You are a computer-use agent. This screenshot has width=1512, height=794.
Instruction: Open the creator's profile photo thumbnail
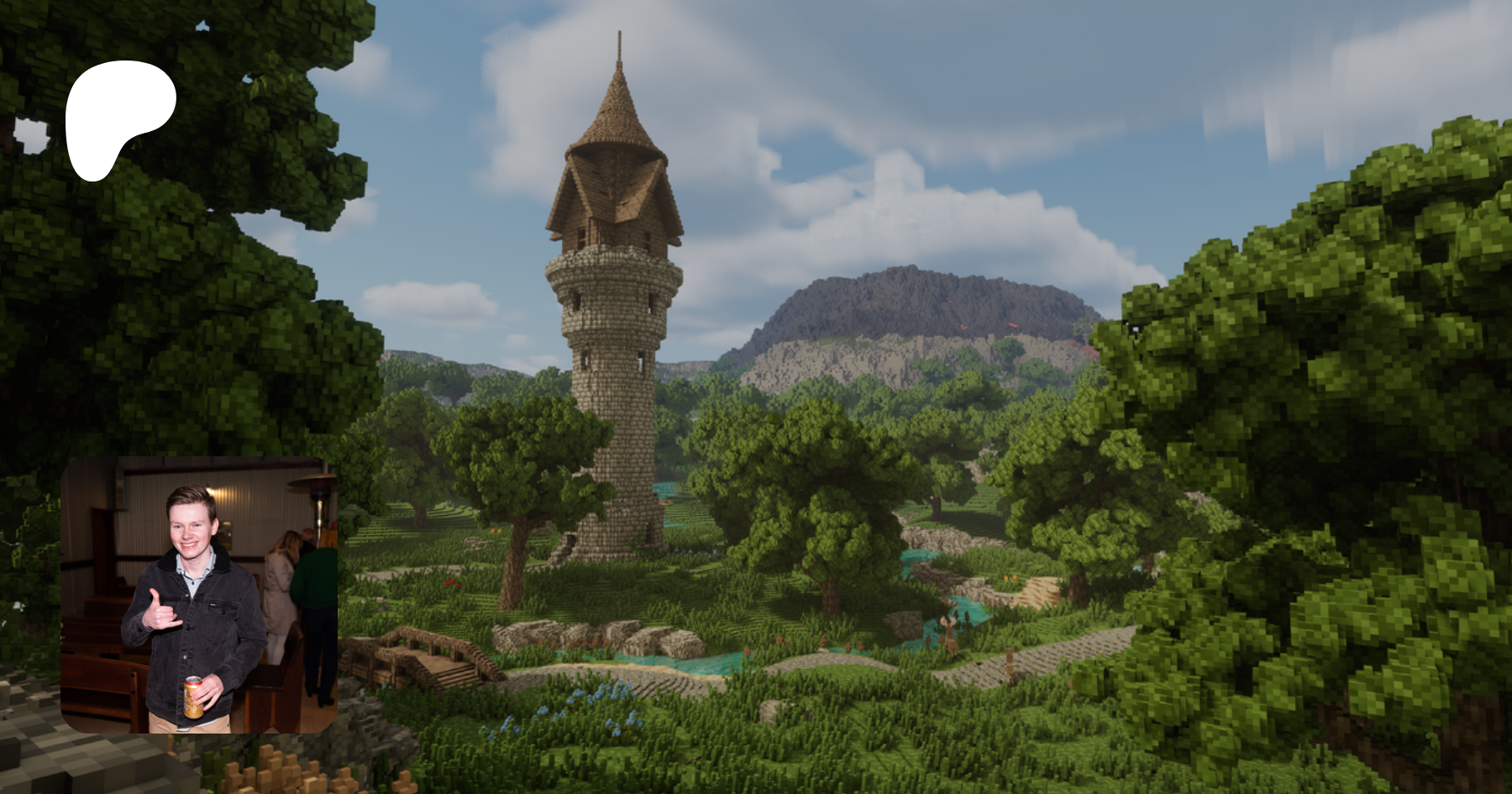click(199, 595)
